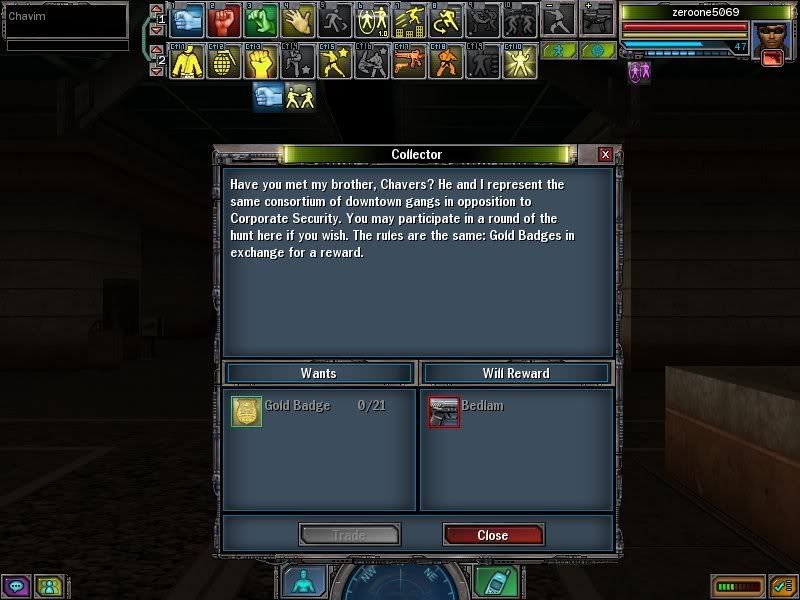The height and width of the screenshot is (600, 800).
Task: Activate the yellow raised fist ability
Action: pyautogui.click(x=261, y=62)
